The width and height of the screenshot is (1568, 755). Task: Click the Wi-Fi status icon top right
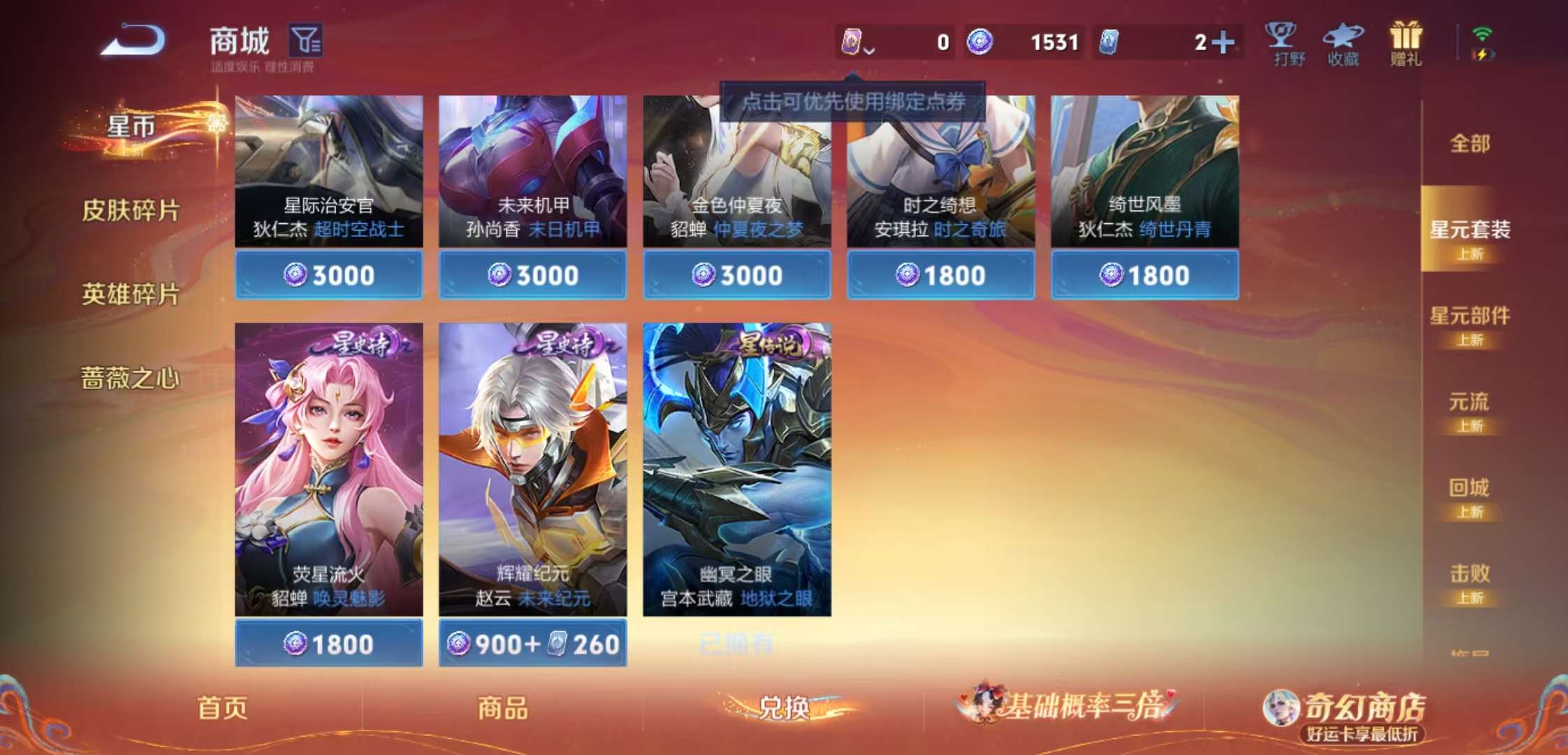click(x=1483, y=31)
